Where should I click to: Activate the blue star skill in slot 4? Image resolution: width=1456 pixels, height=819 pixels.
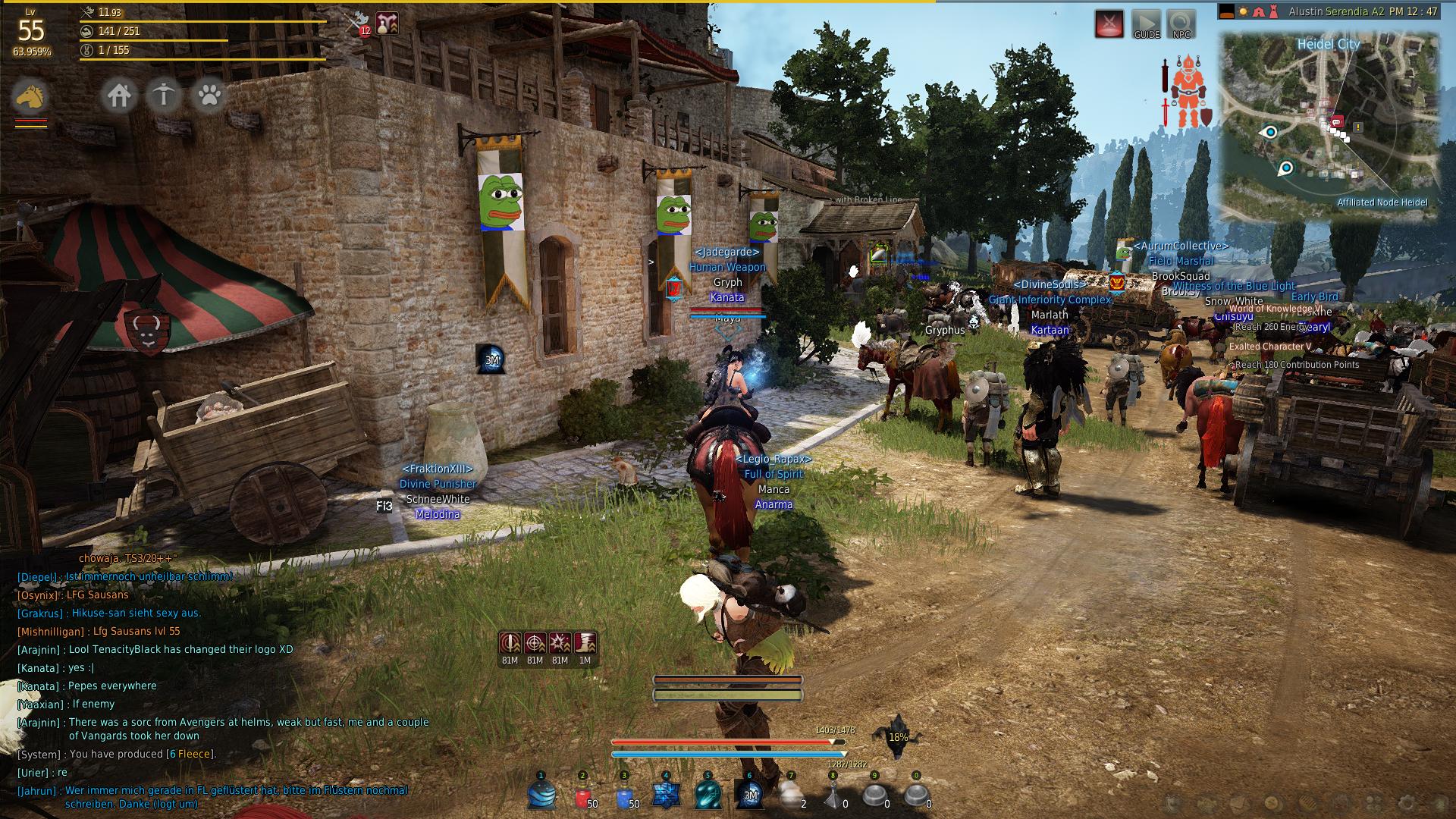pyautogui.click(x=667, y=795)
